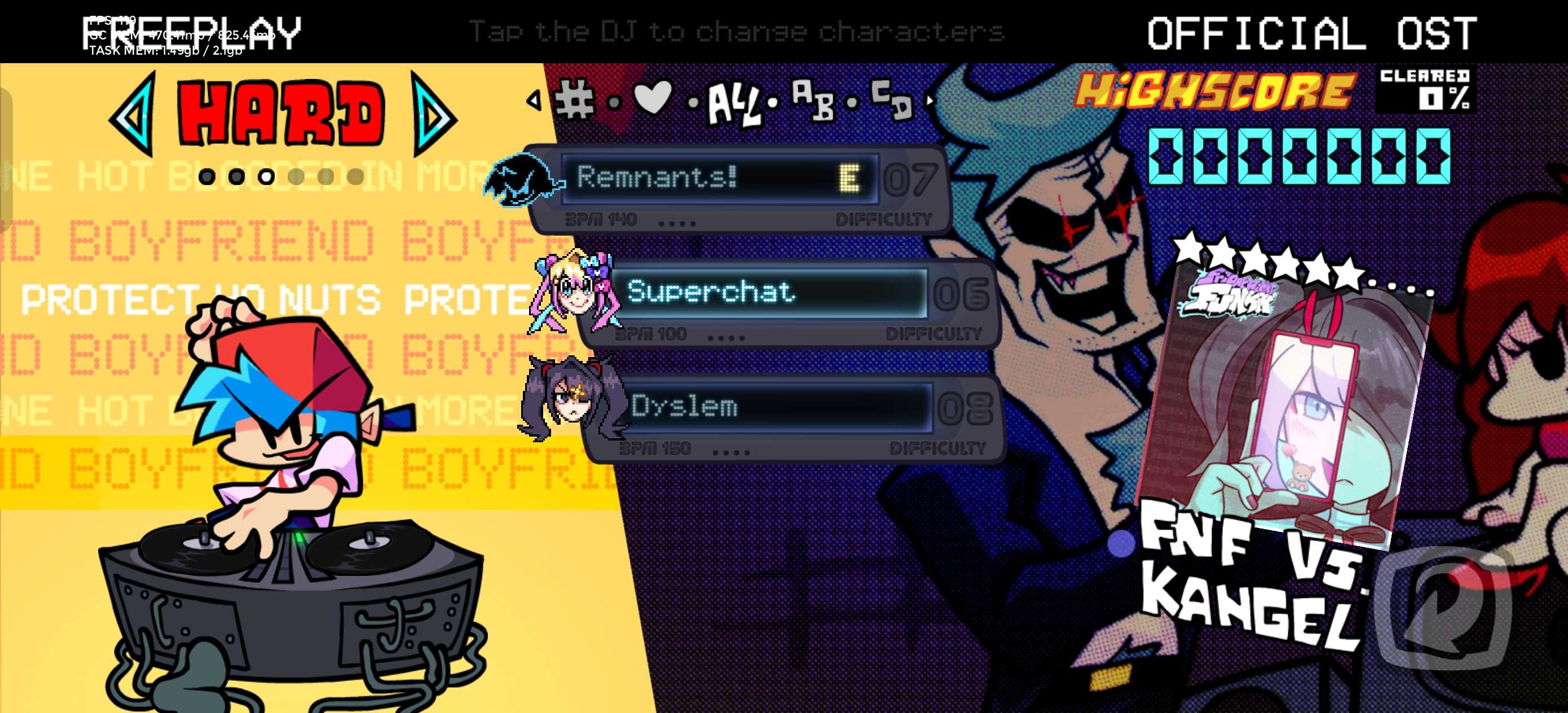Filter songs by the AB letter group

tap(813, 99)
